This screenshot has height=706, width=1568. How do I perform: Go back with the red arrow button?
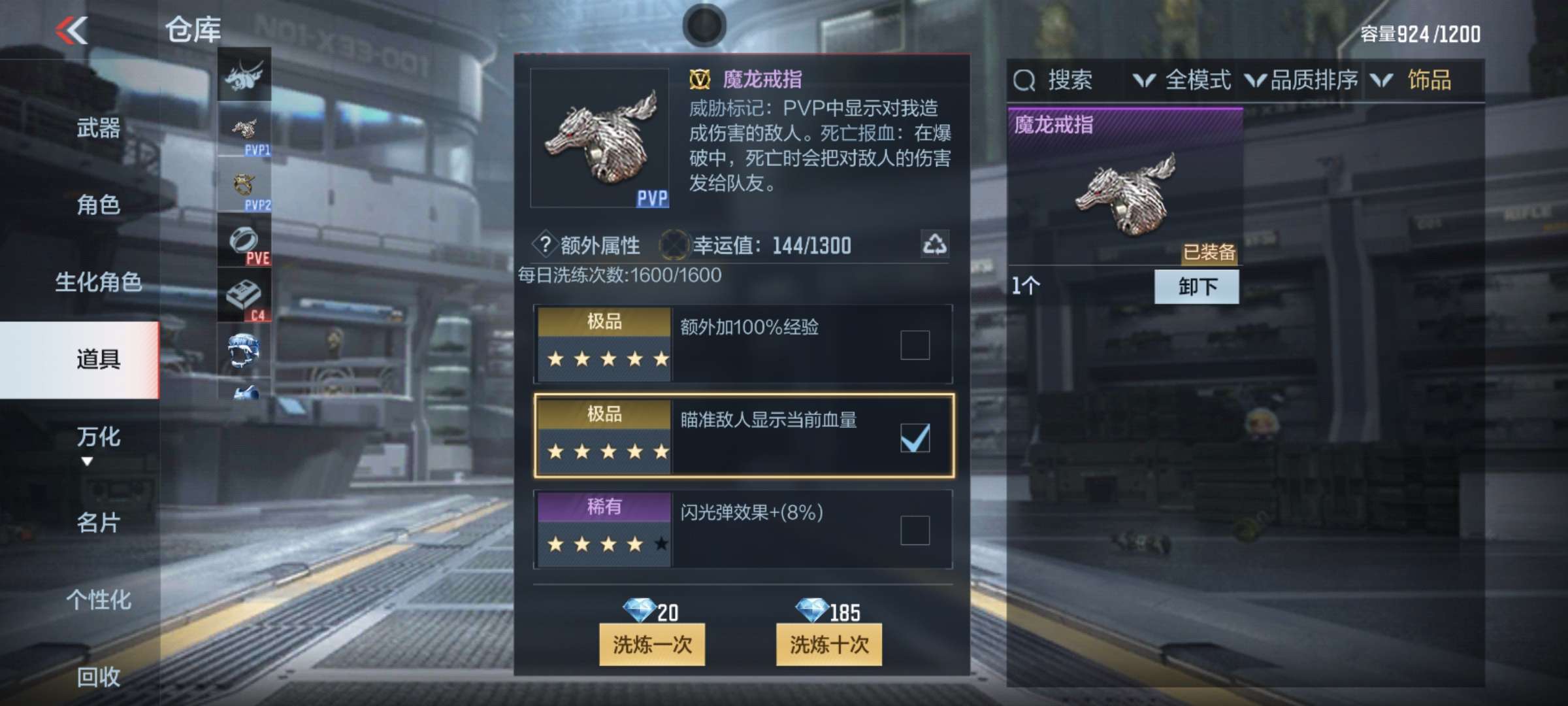click(x=72, y=30)
